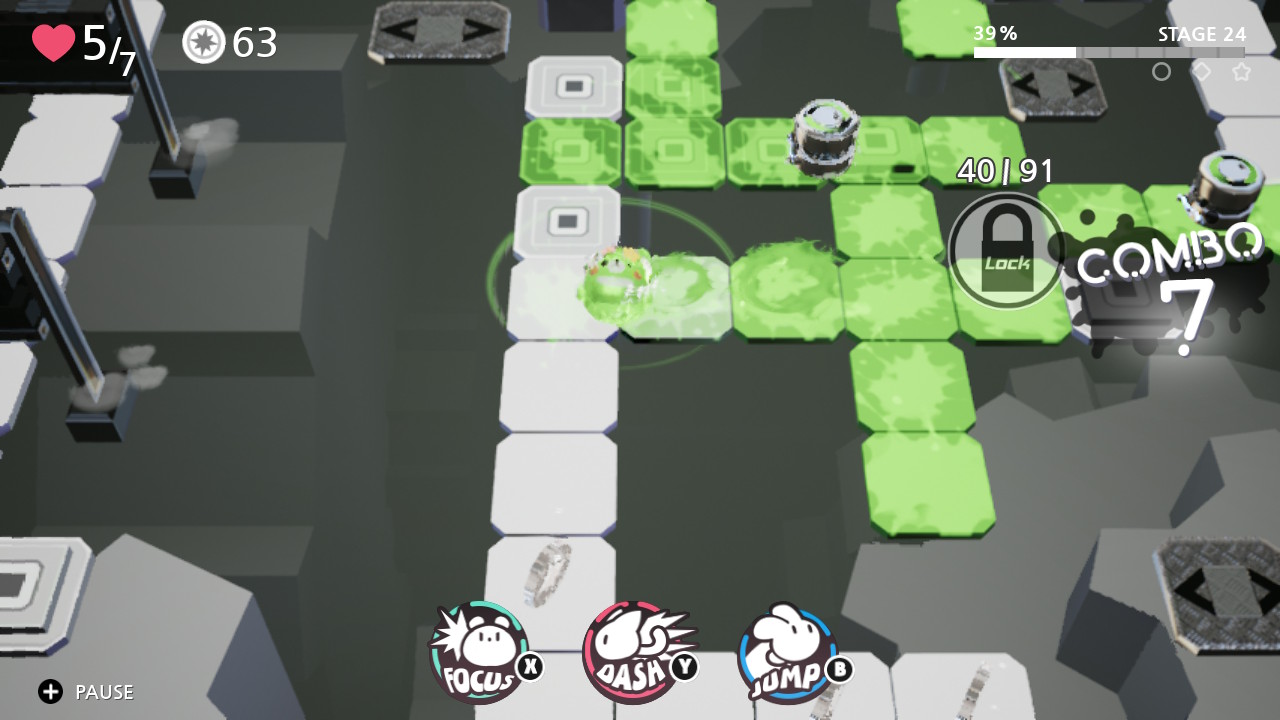This screenshot has height=720, width=1280.
Task: Open the STAGE 24 label
Action: 1200,33
